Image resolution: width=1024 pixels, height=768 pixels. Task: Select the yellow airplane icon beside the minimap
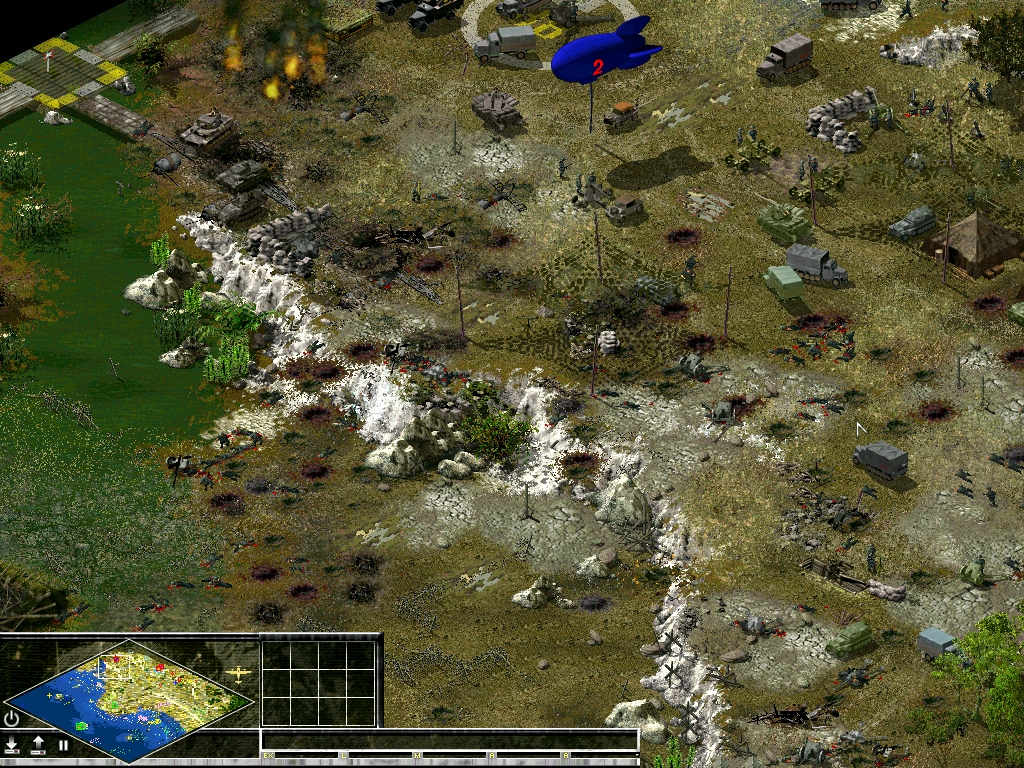[x=240, y=674]
